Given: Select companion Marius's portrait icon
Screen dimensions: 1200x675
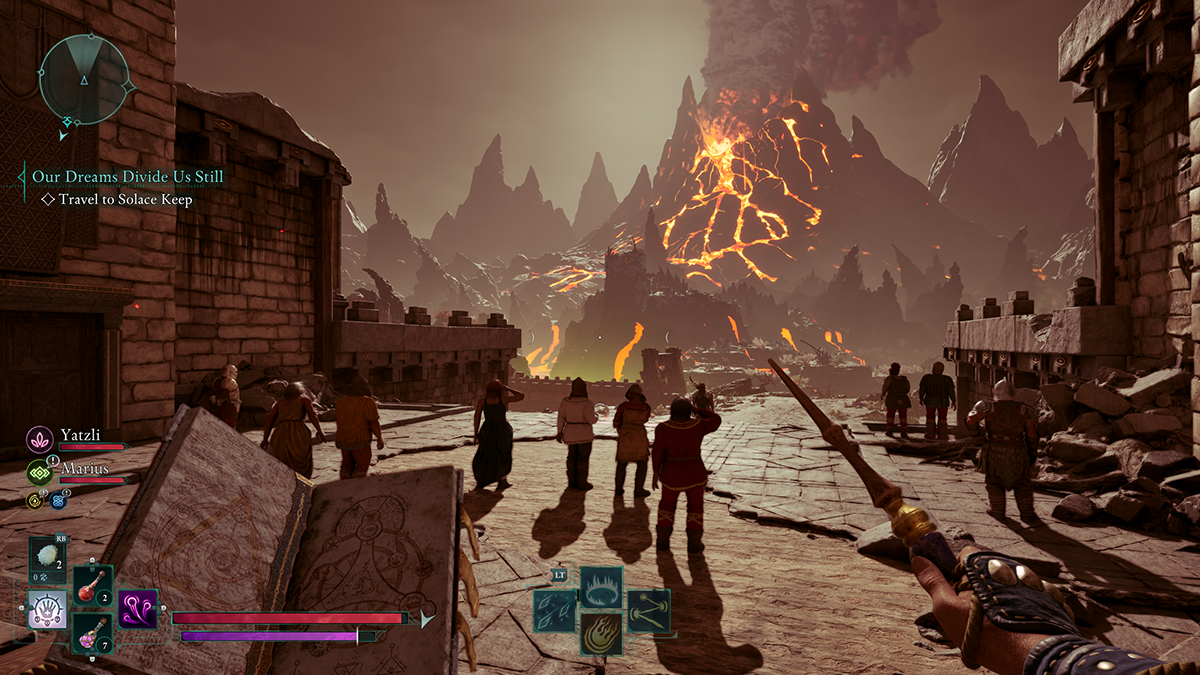Looking at the screenshot, I should click(x=40, y=472).
